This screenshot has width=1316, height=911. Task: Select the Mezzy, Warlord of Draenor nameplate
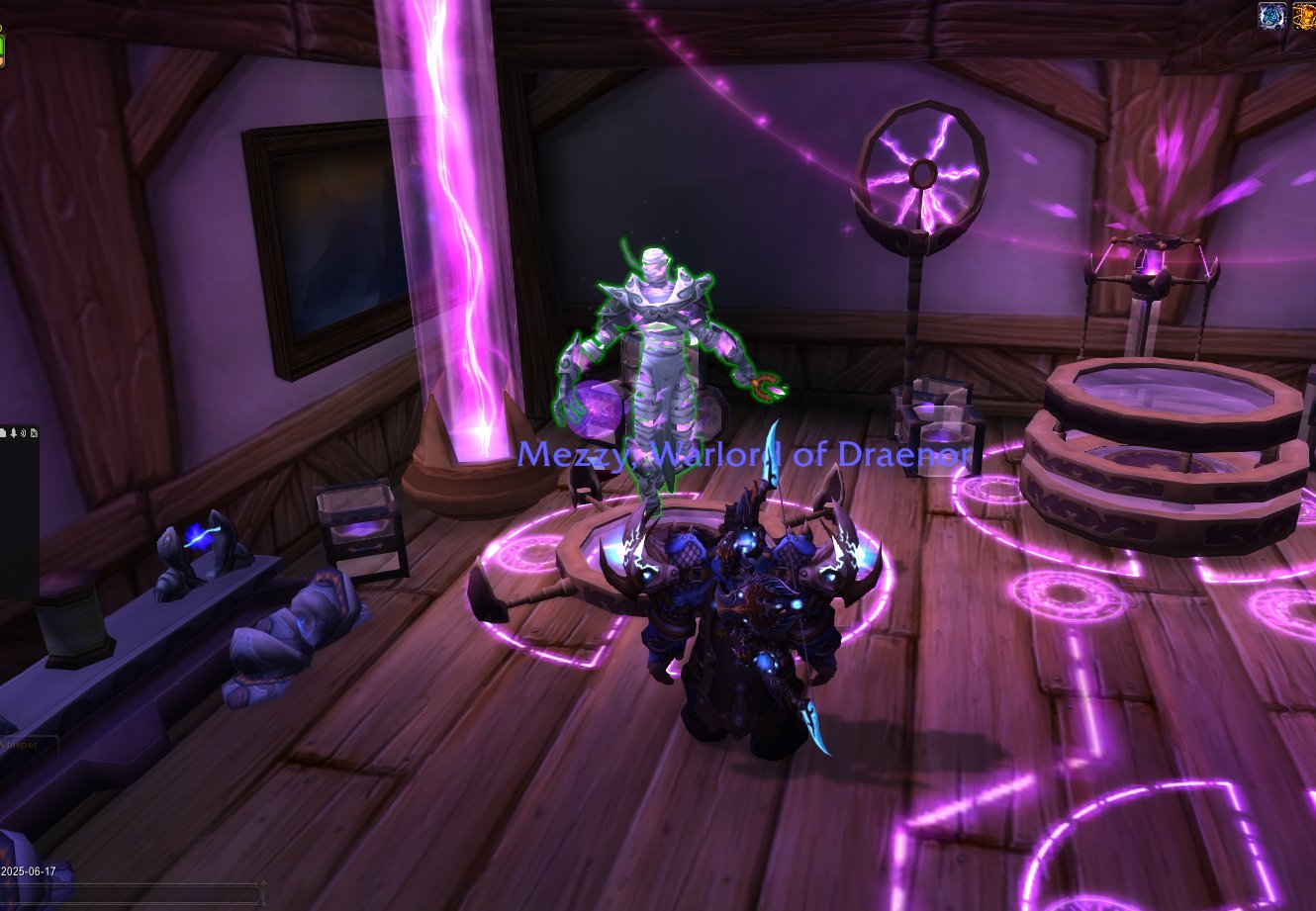pos(744,454)
